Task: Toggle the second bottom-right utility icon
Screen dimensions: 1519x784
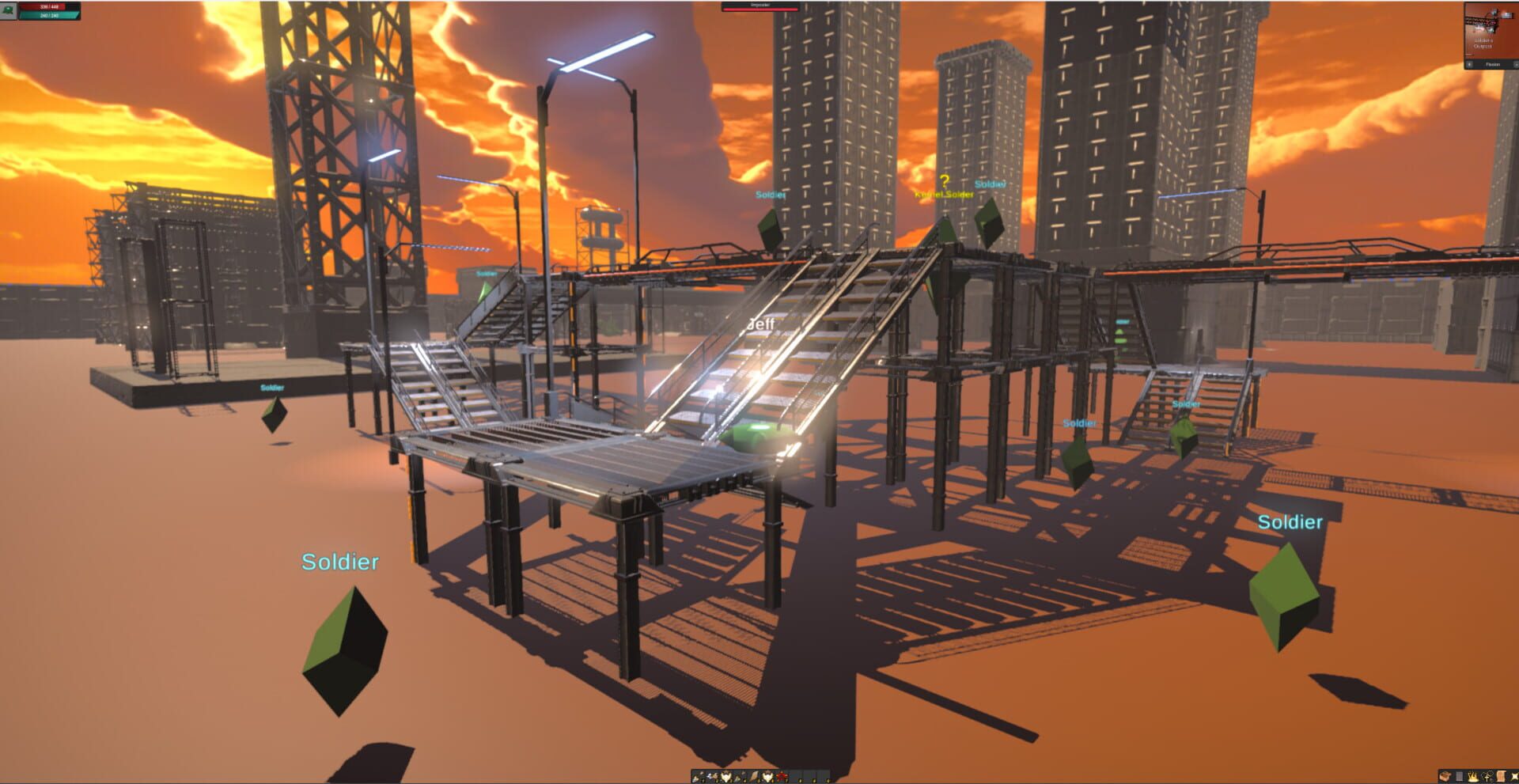Action: click(x=1459, y=775)
